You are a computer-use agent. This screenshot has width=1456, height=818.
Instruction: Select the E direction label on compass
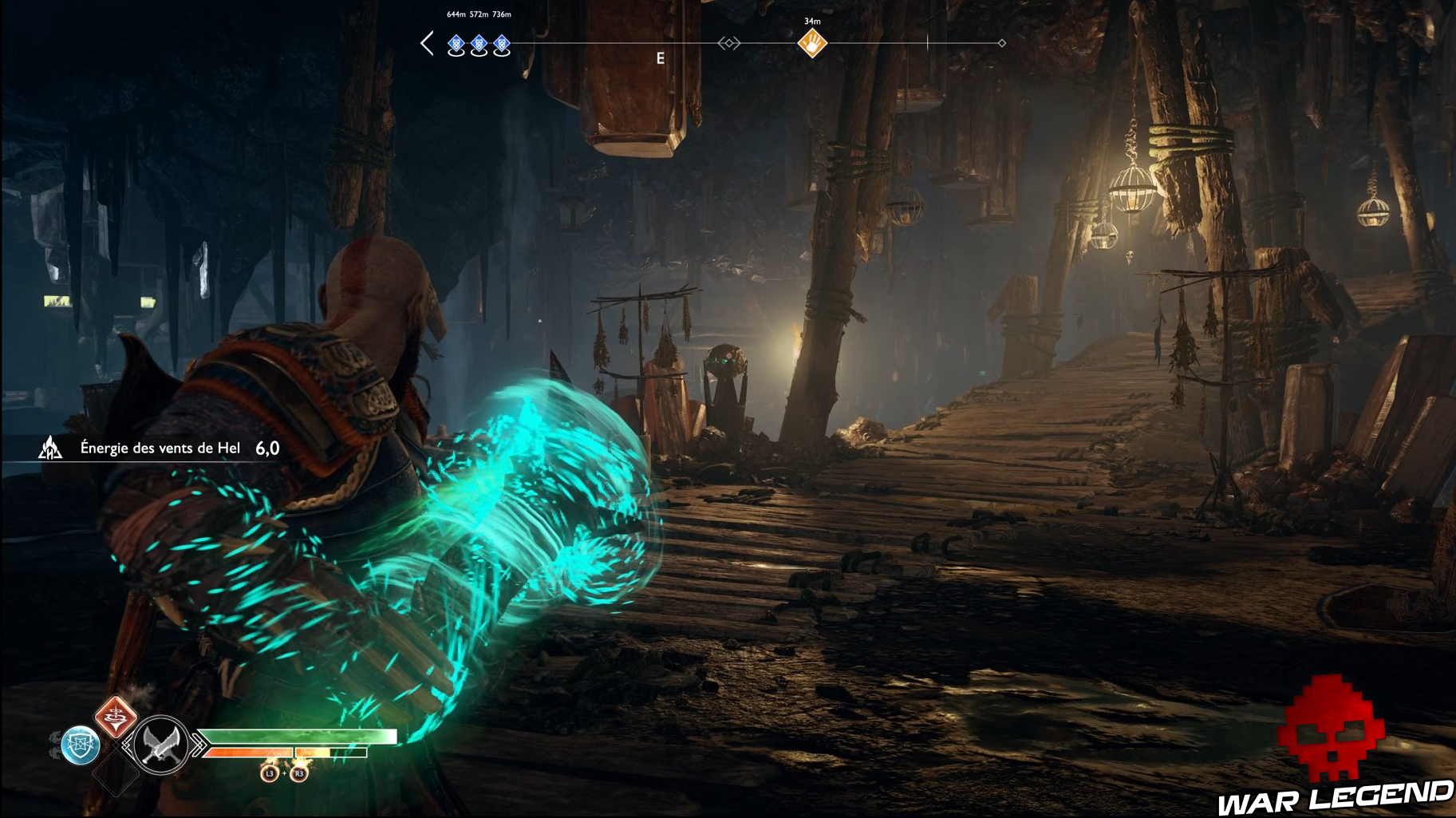coord(660,57)
